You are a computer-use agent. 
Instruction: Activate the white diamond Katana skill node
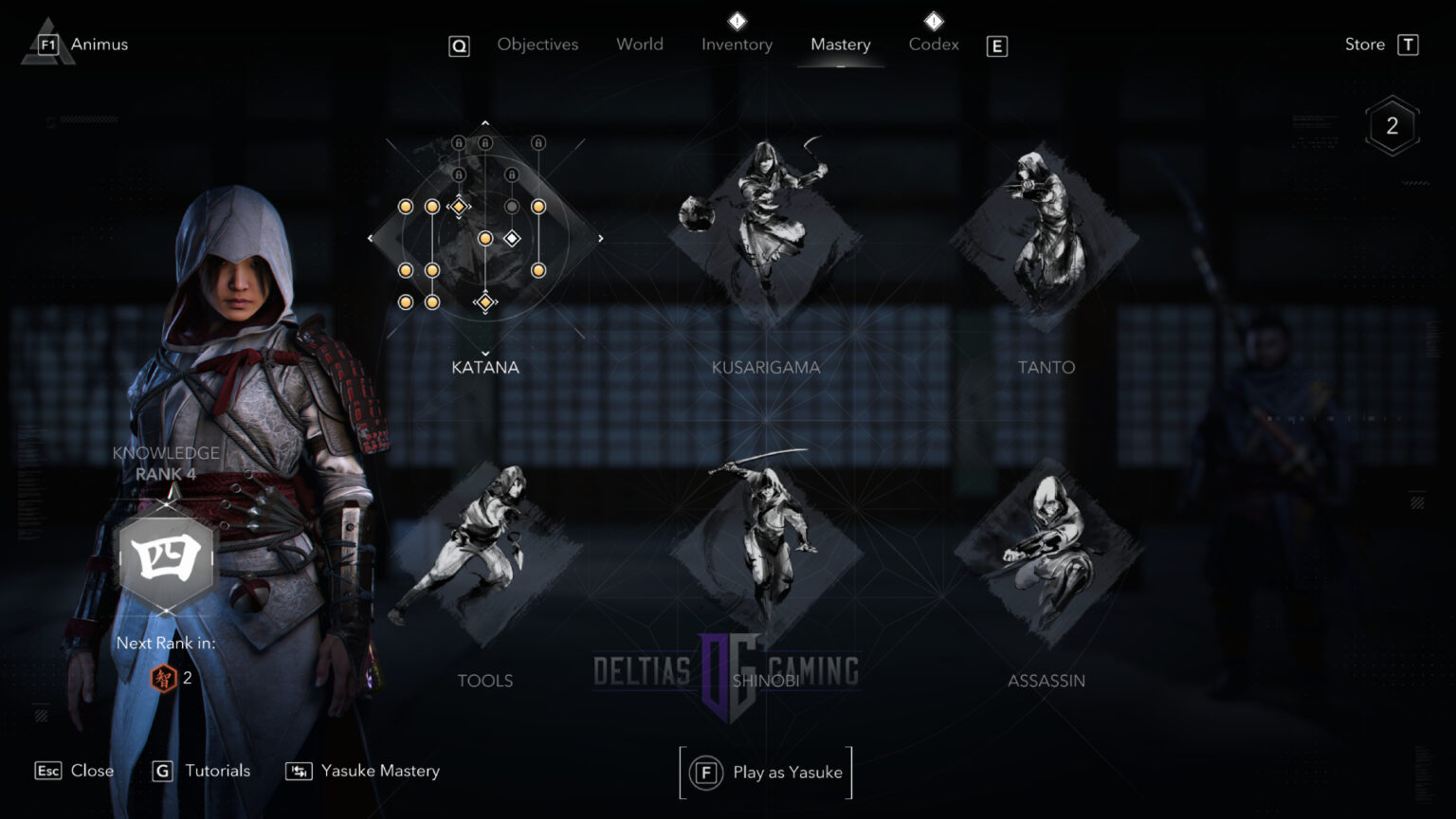click(512, 238)
